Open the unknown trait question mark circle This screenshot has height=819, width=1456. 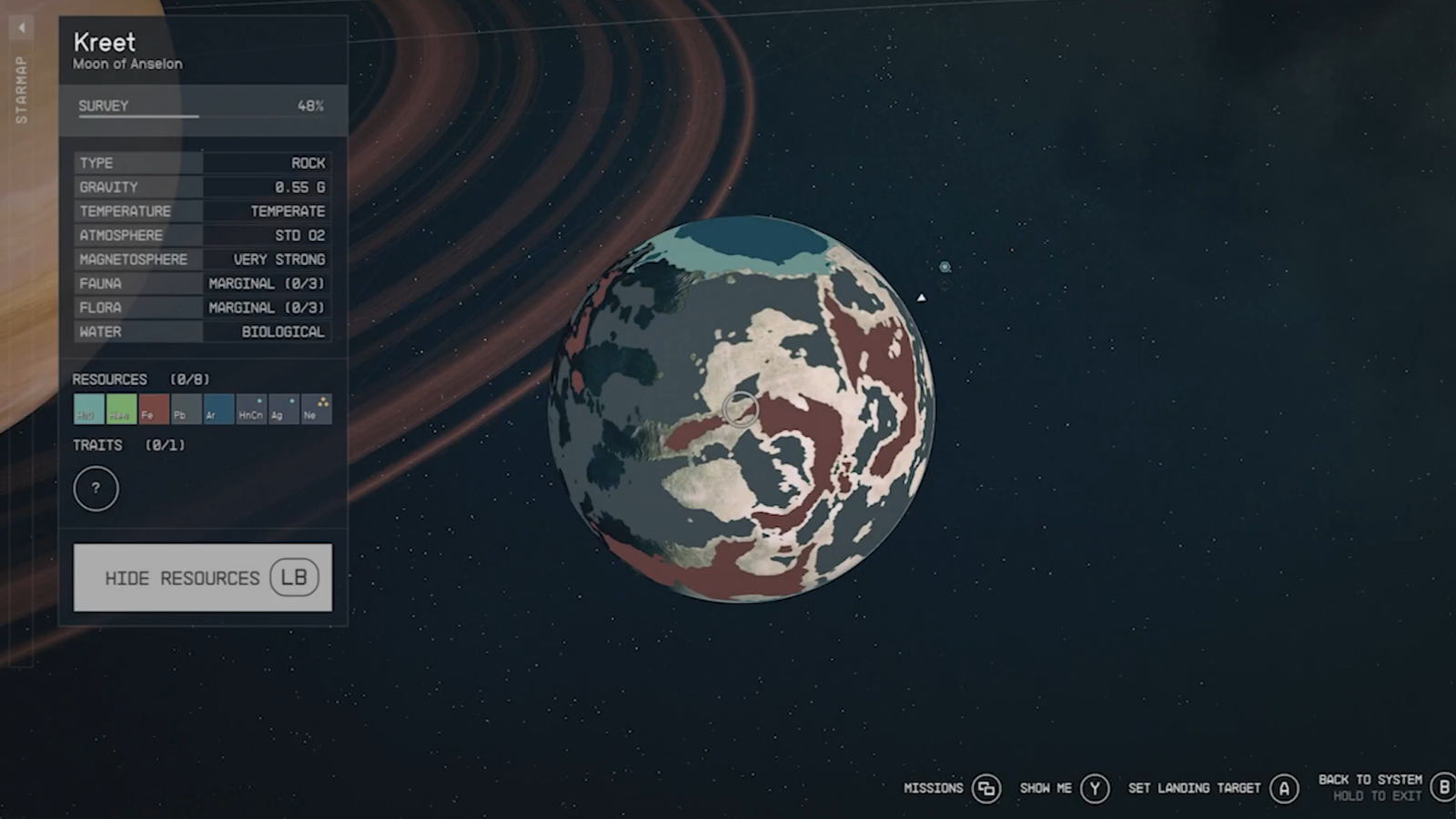tap(96, 489)
